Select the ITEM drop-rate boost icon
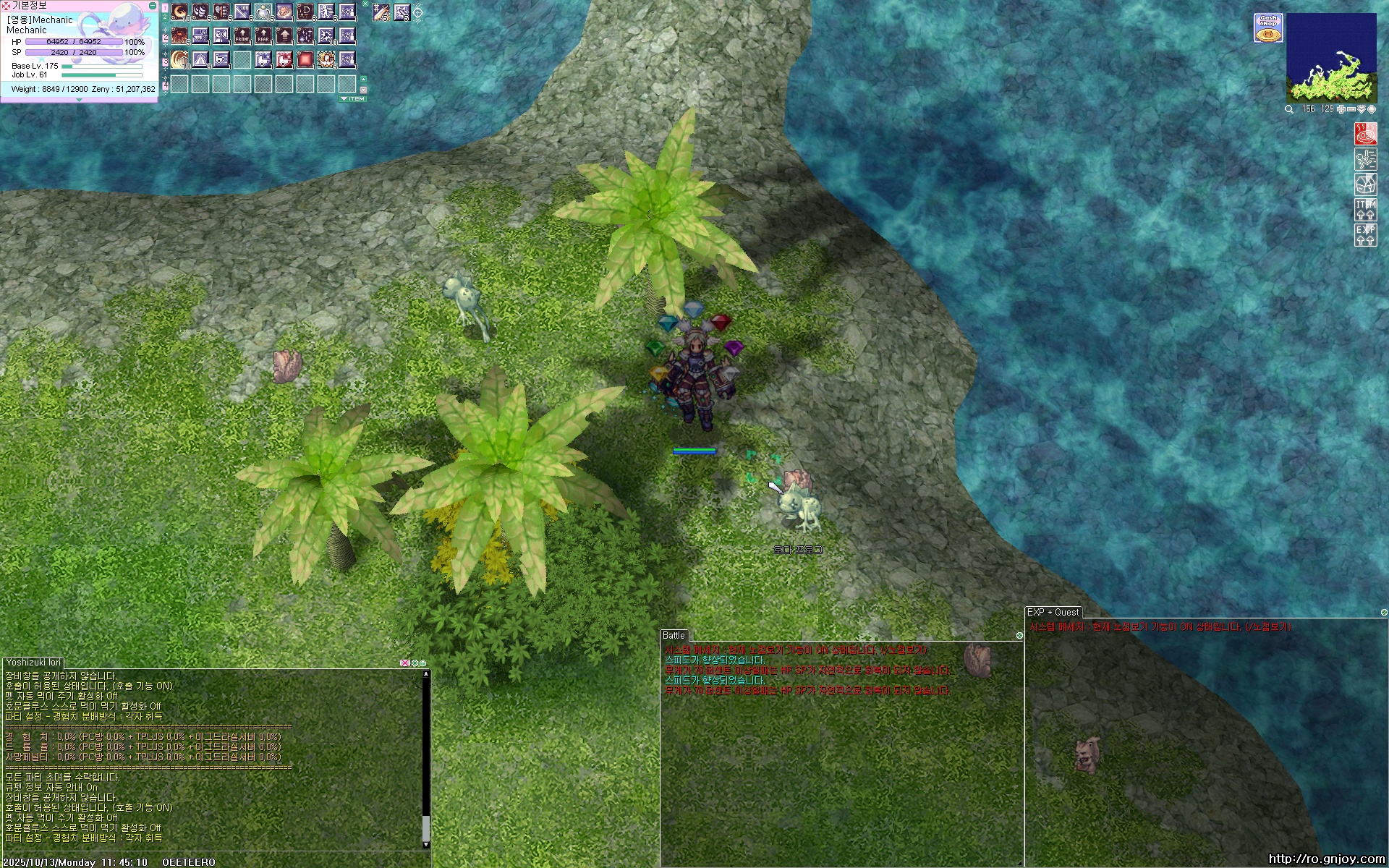 pos(1365,210)
